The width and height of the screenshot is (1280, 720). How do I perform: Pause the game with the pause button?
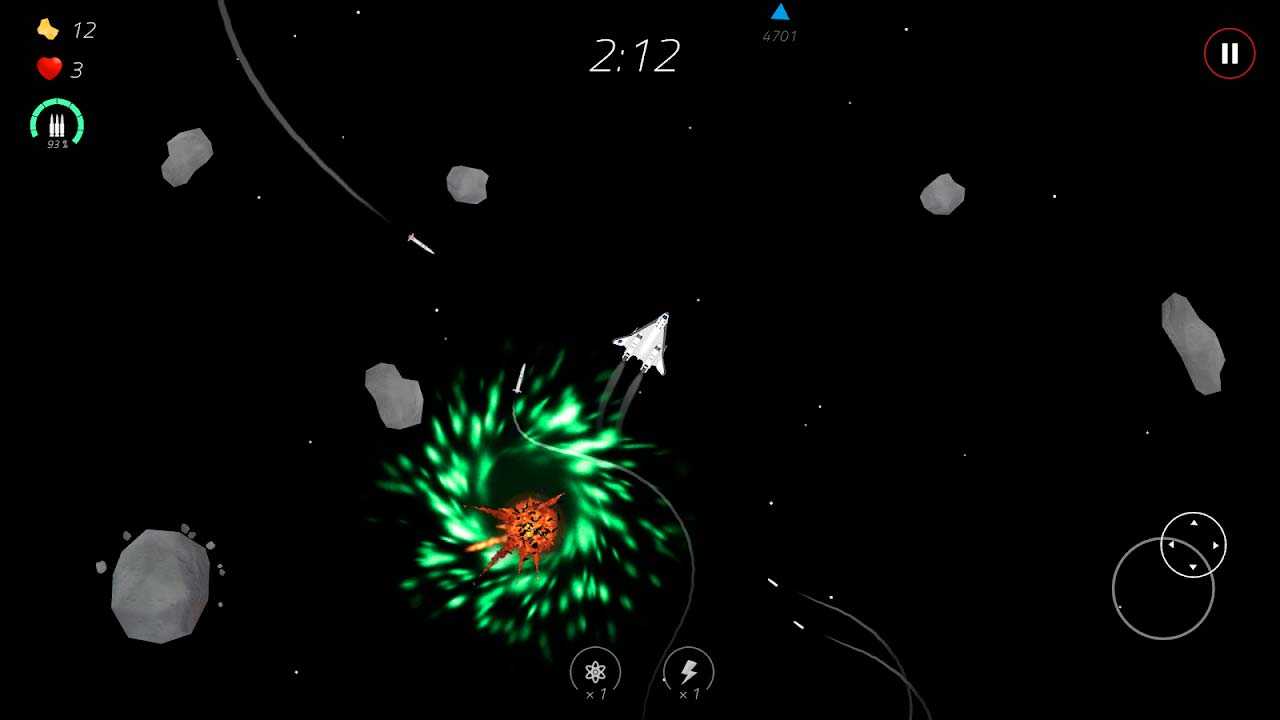pos(1229,54)
